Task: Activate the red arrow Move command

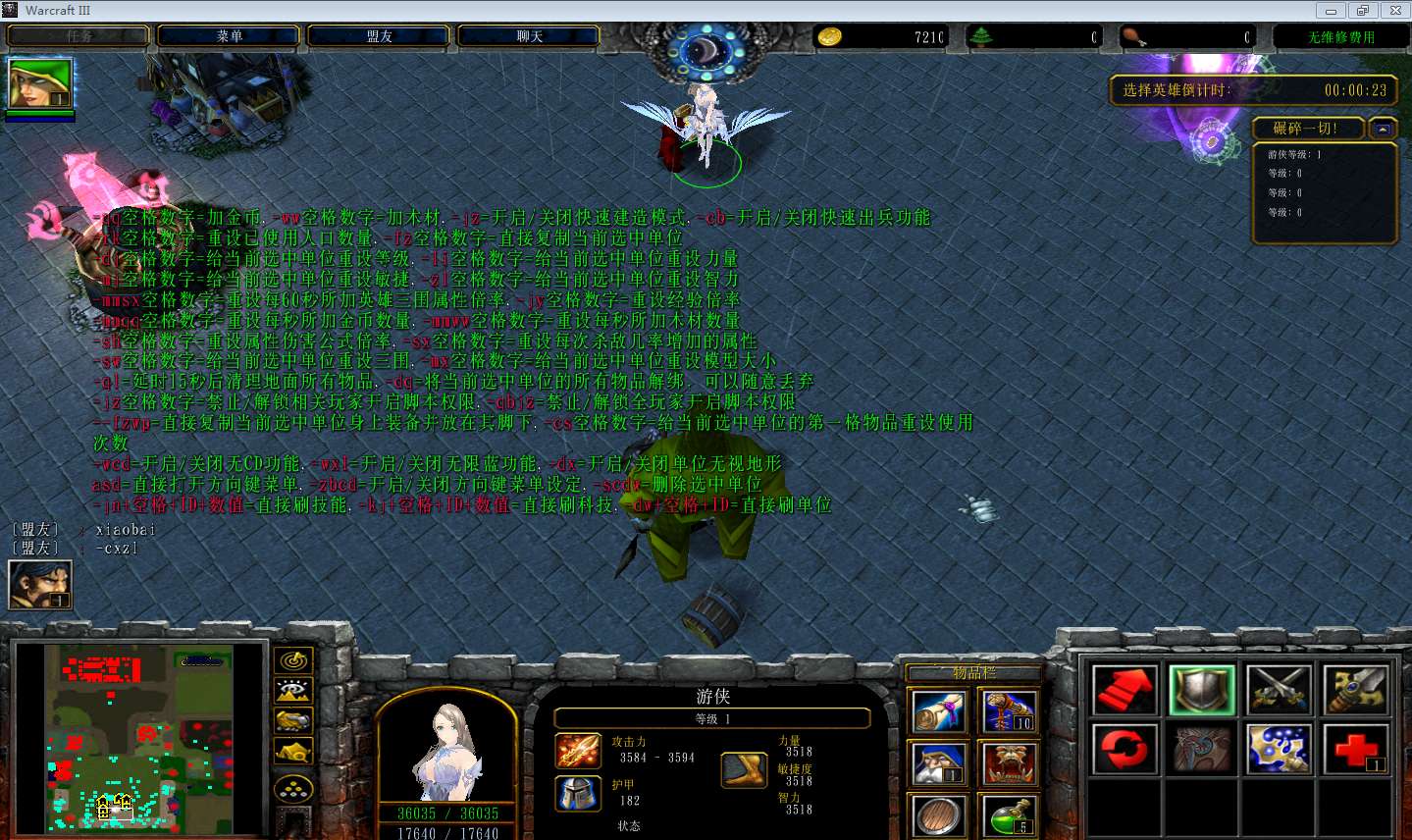Action: pyautogui.click(x=1124, y=690)
